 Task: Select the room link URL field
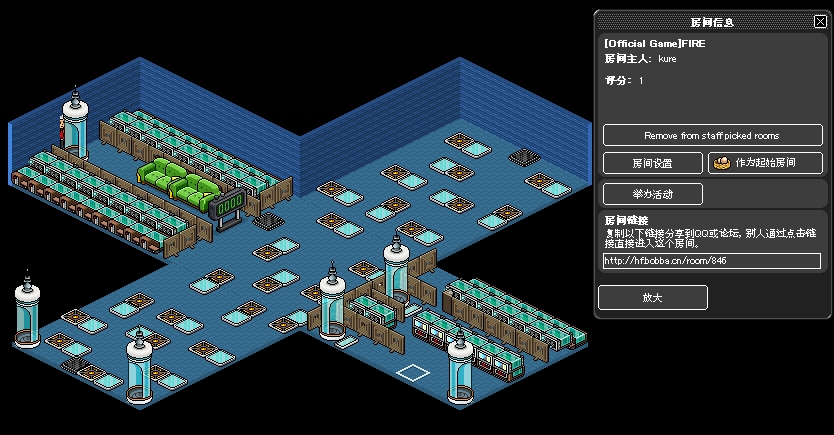[x=711, y=261]
